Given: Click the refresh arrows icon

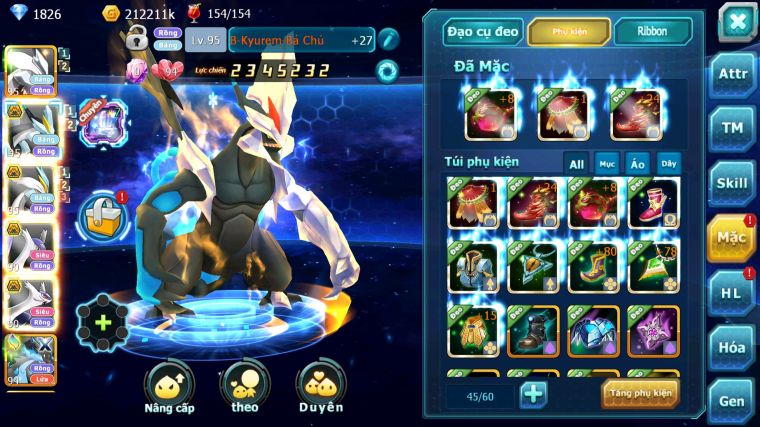Looking at the screenshot, I should click(x=387, y=71).
